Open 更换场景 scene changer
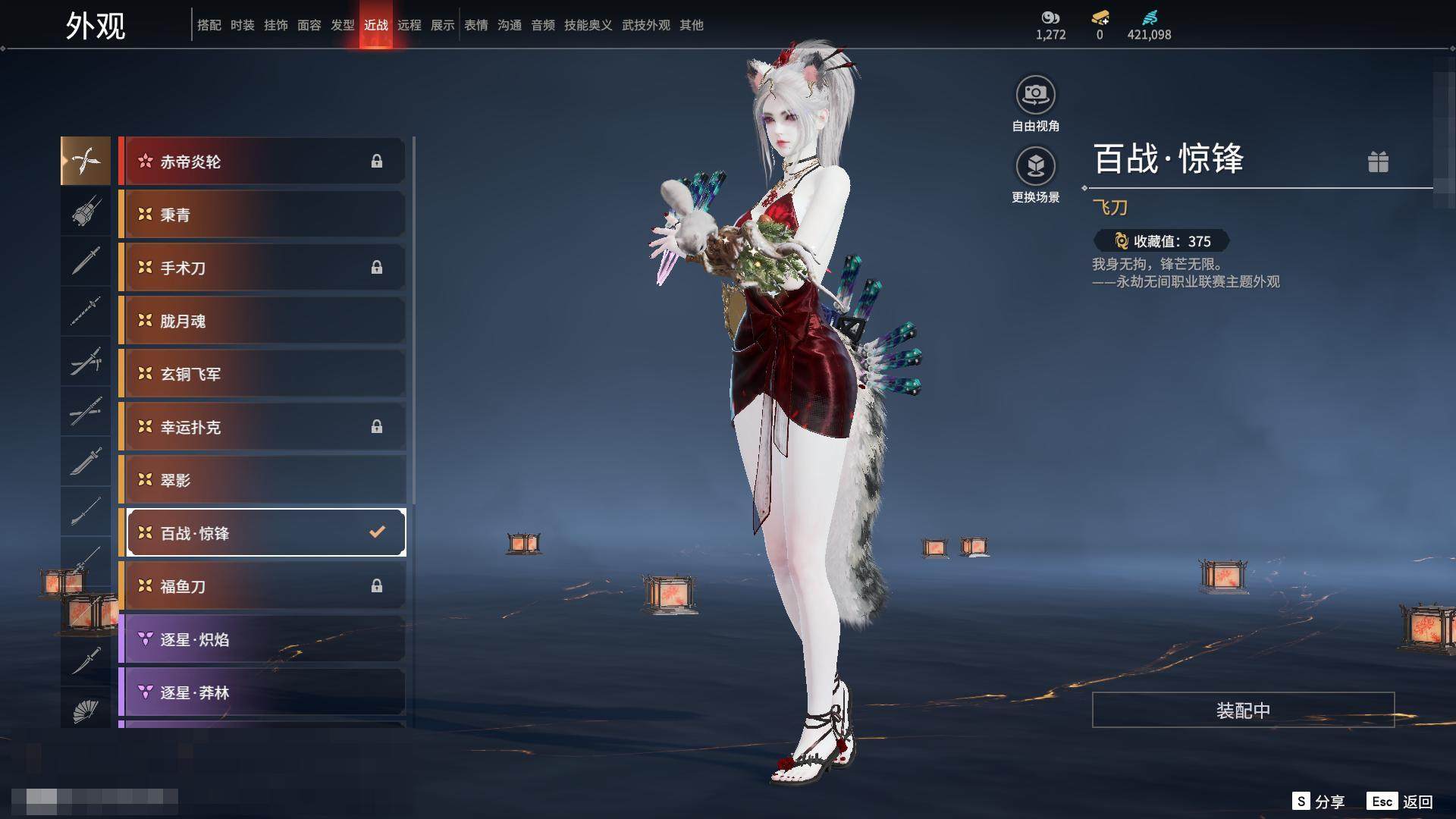 click(1035, 167)
